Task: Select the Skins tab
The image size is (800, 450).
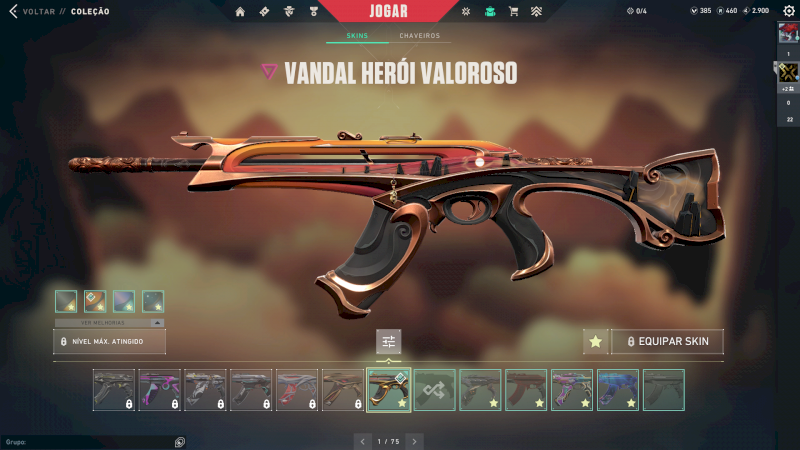Action: coord(357,36)
